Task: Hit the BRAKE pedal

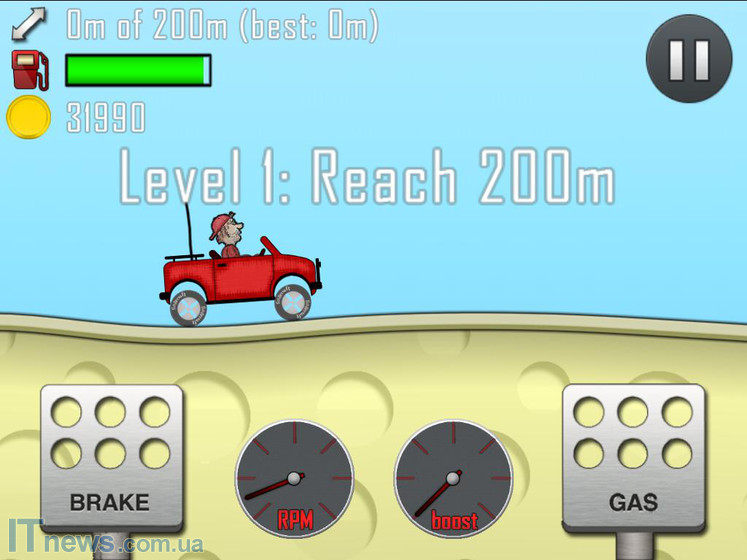Action: click(111, 460)
